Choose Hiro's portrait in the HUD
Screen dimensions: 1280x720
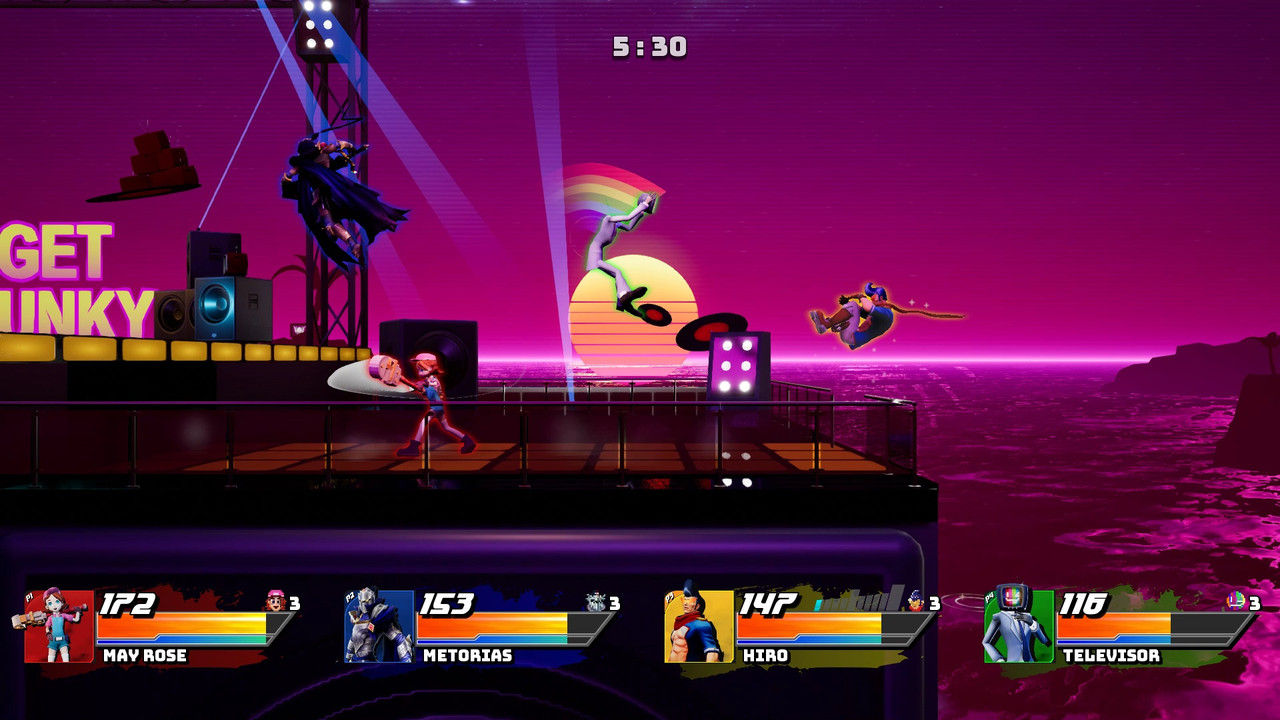click(699, 626)
